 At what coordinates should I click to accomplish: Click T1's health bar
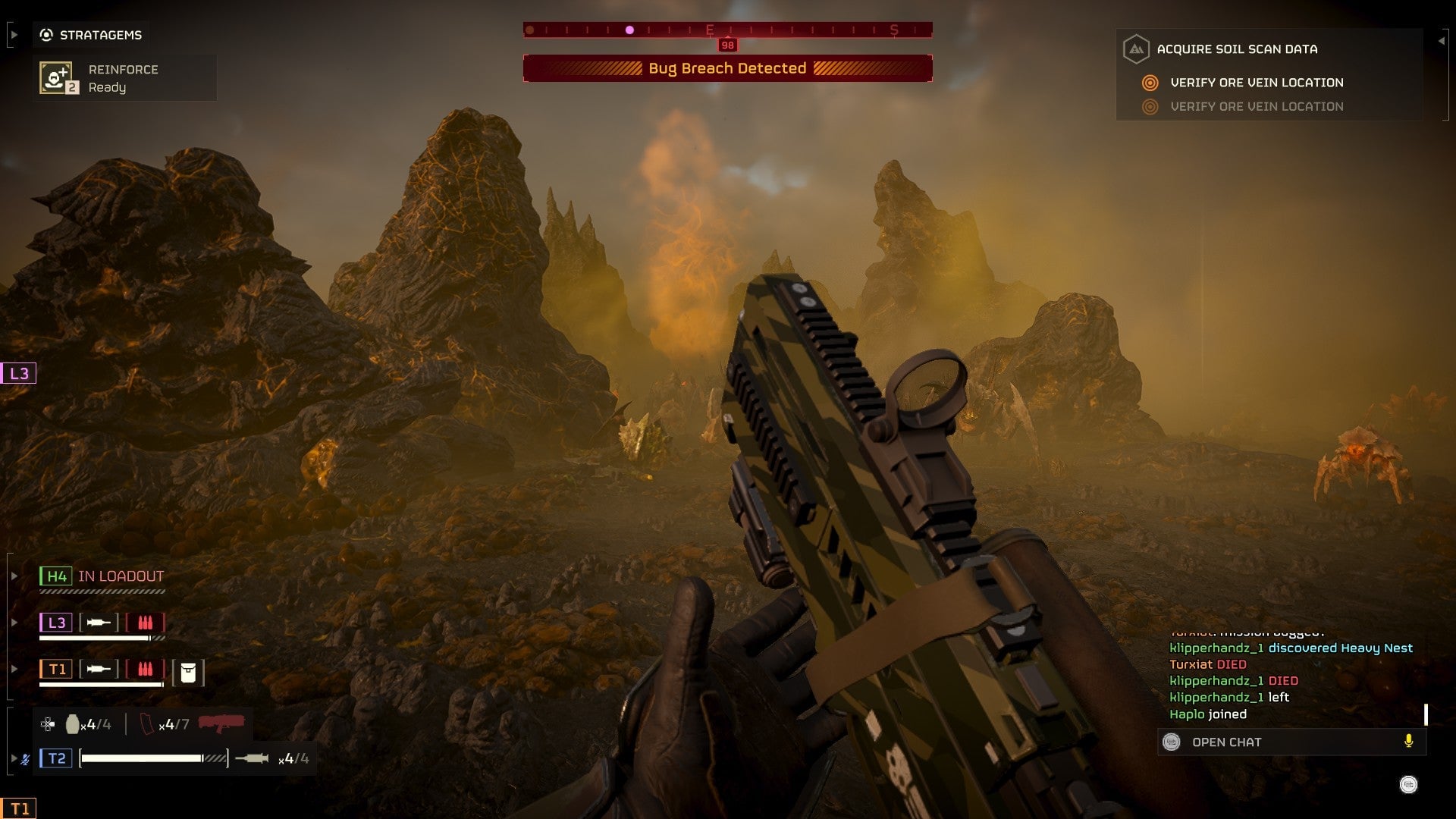(101, 683)
